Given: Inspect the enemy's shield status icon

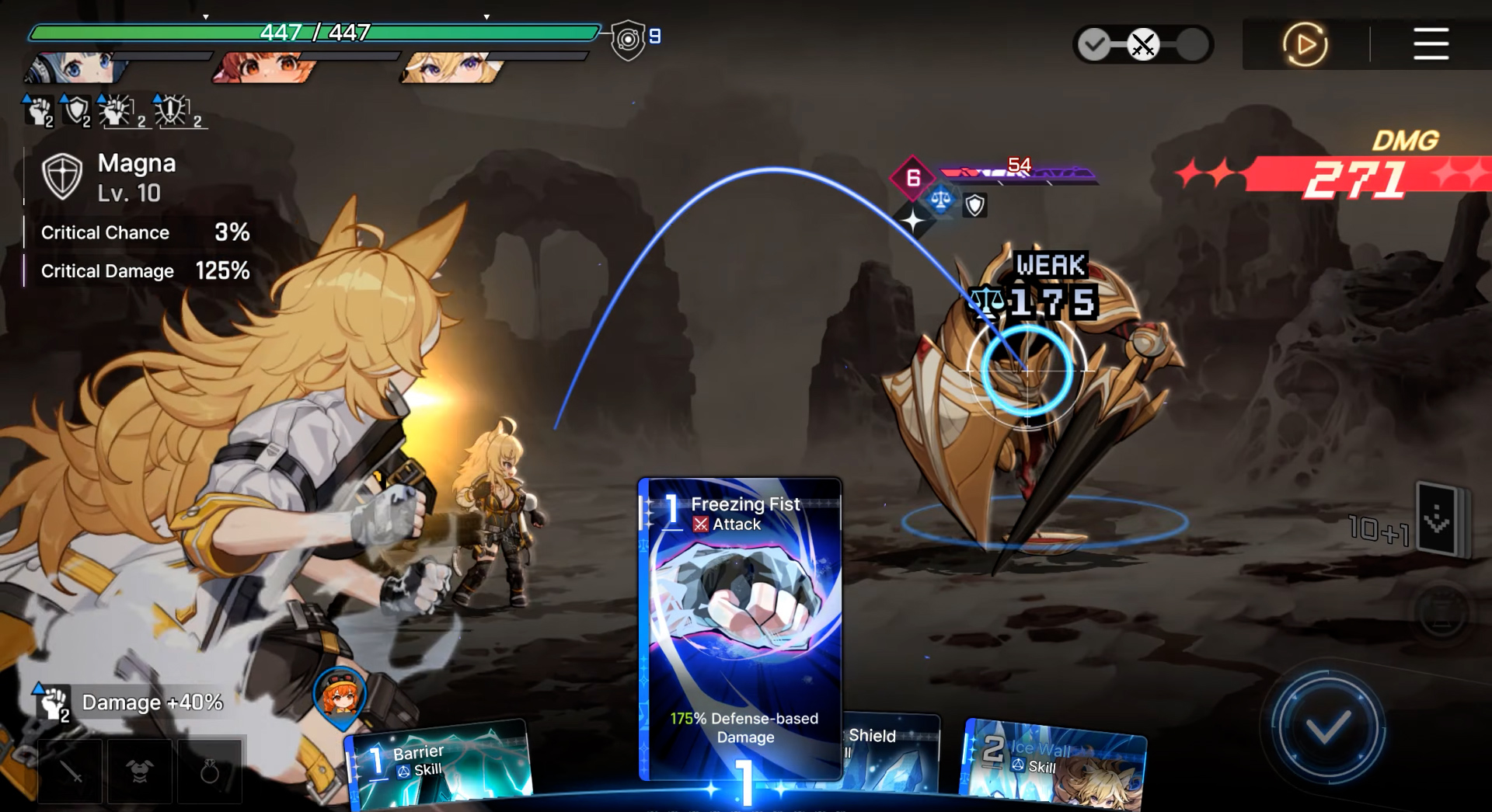Looking at the screenshot, I should click(x=974, y=205).
